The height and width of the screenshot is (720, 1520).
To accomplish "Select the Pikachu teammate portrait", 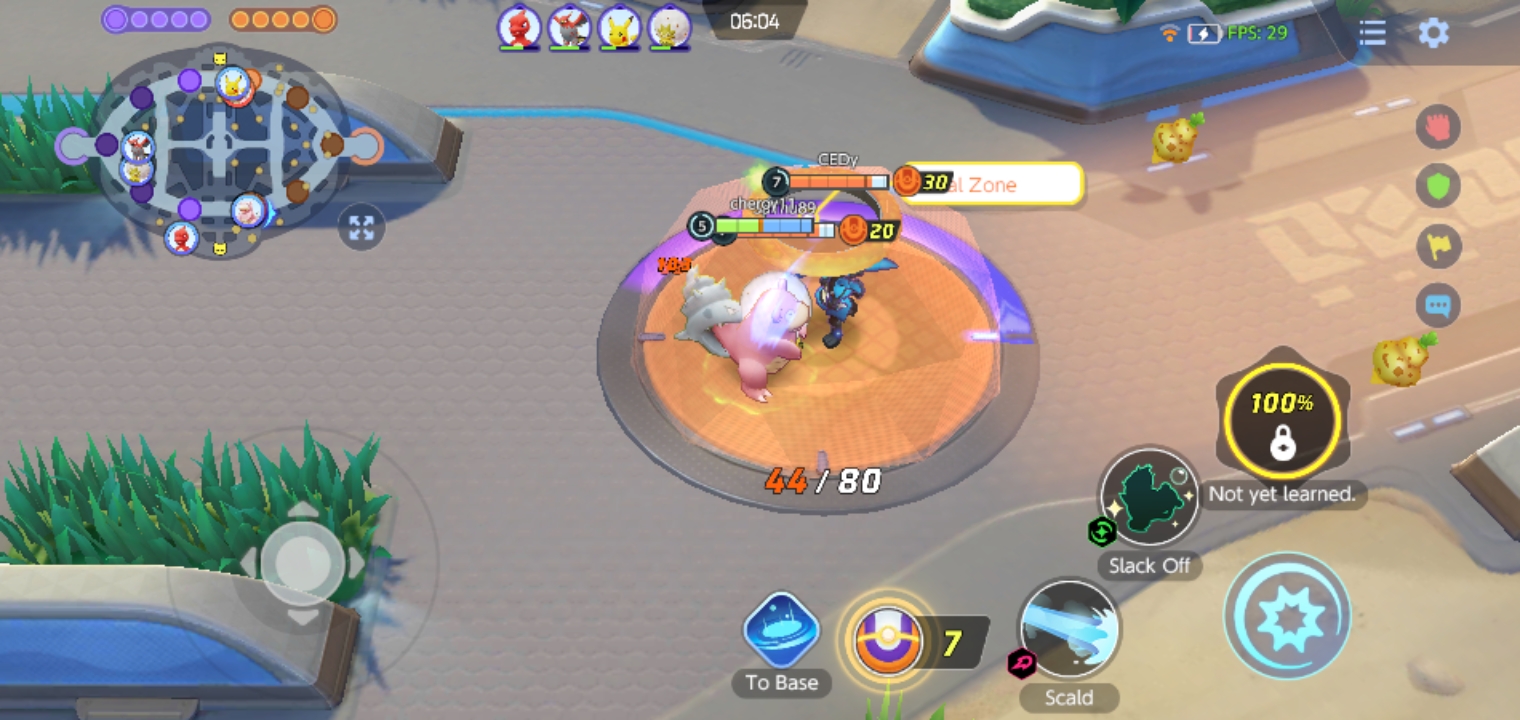I will (x=619, y=27).
